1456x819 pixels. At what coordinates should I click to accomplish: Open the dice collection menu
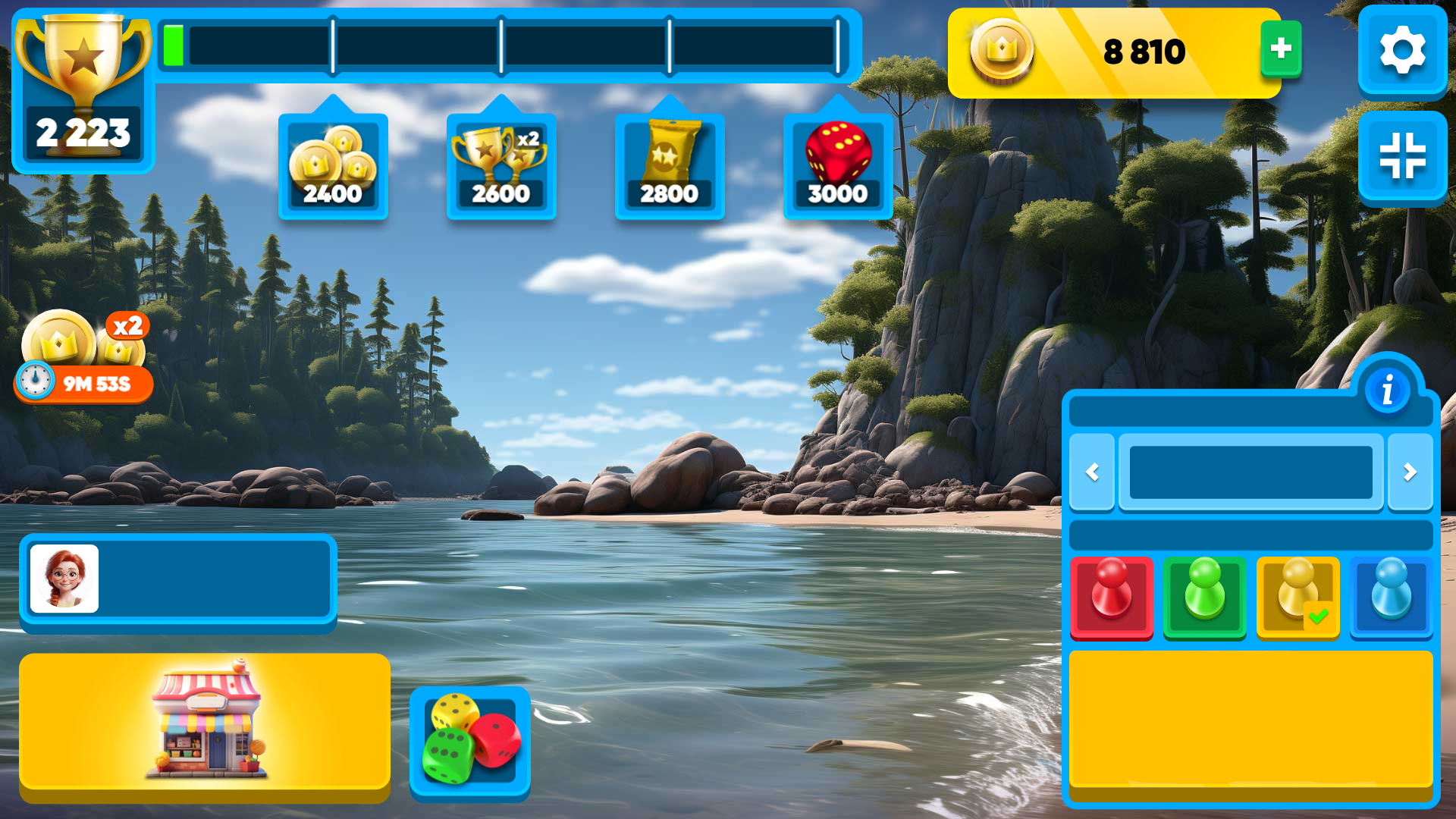click(x=469, y=742)
